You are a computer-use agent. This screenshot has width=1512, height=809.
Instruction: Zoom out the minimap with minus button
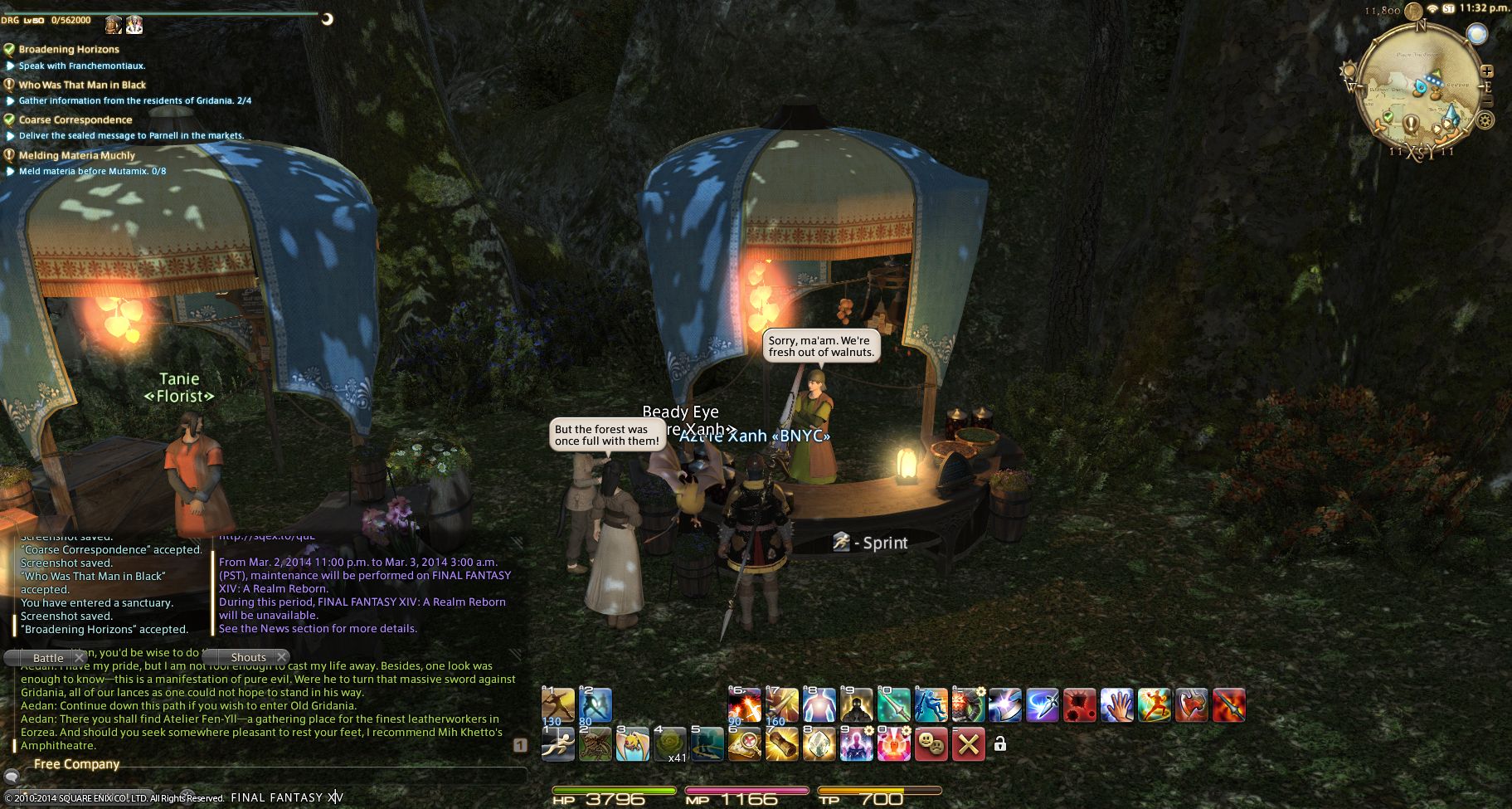click(1487, 101)
